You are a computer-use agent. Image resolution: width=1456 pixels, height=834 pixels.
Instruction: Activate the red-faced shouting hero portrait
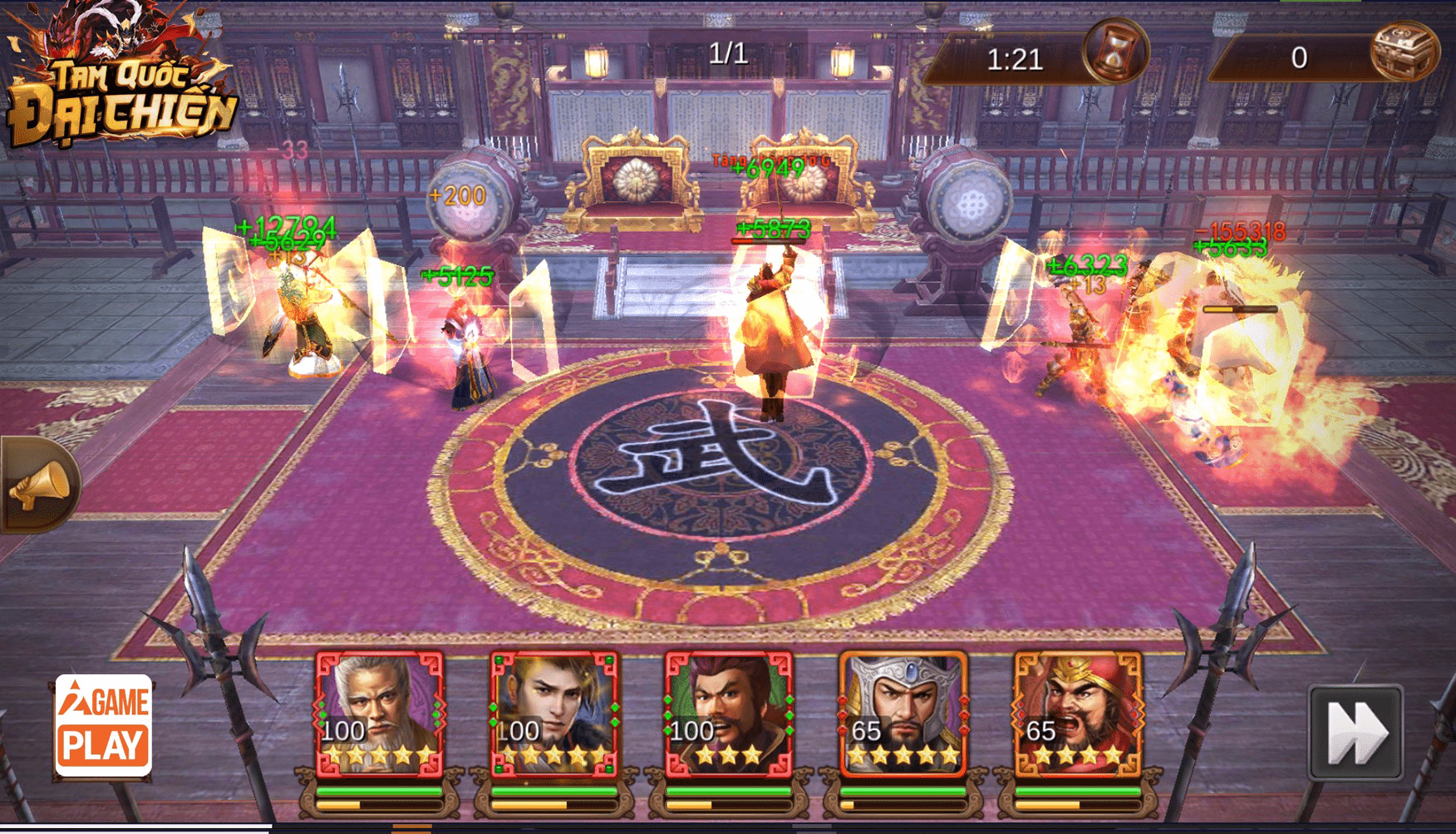click(1078, 713)
